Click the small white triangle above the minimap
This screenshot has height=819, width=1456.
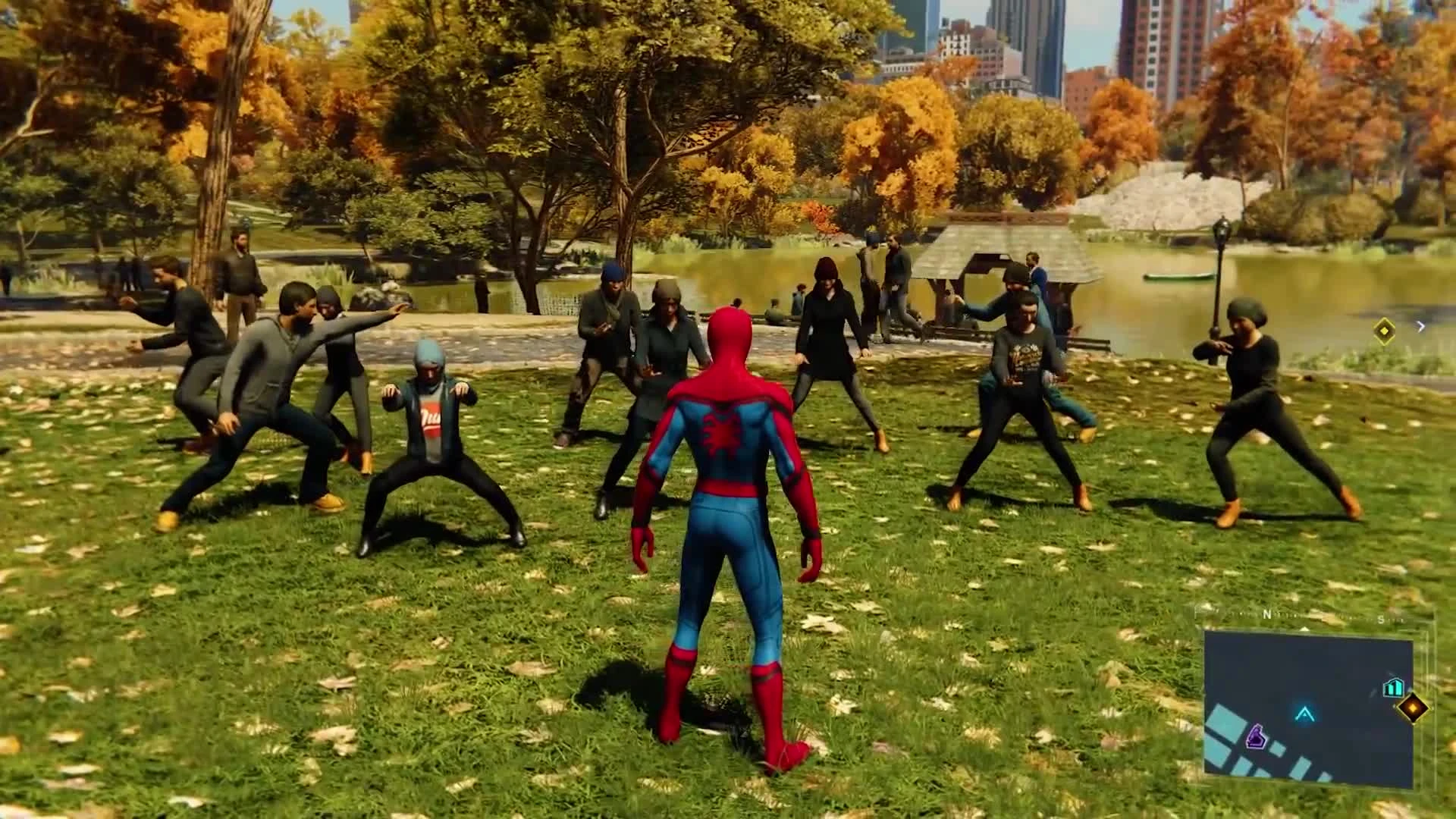[1305, 629]
